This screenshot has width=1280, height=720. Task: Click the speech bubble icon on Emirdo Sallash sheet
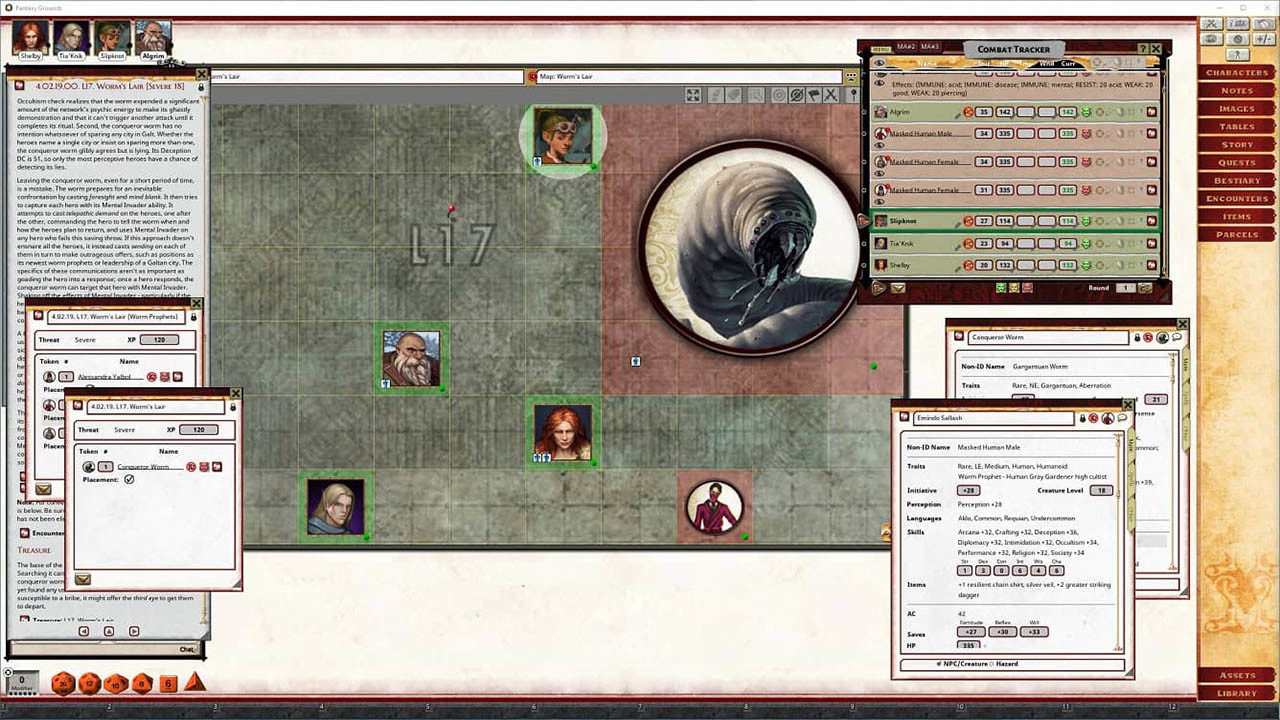click(x=1121, y=418)
